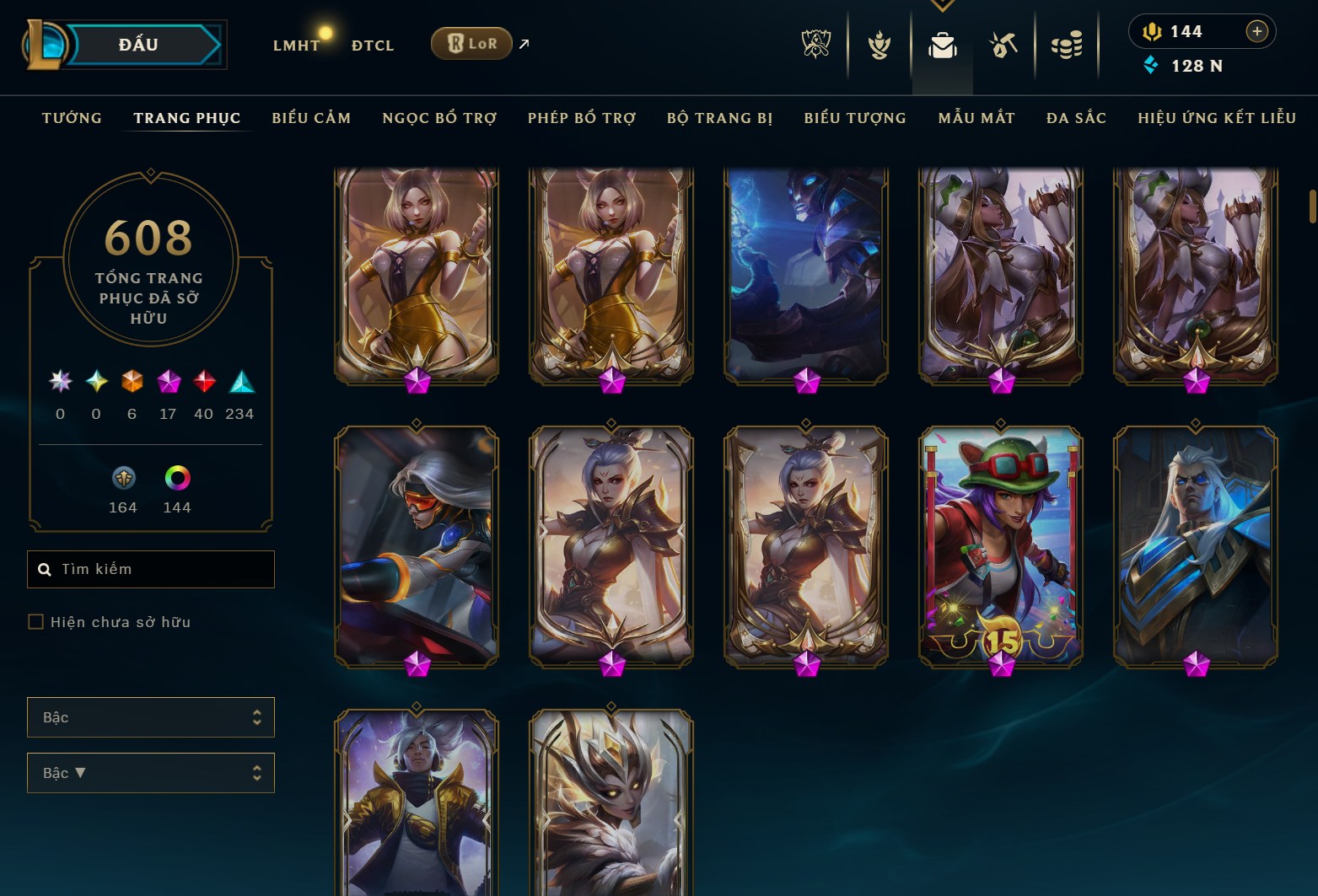This screenshot has height=896, width=1318.
Task: Select the epic red gem rarity filter icon
Action: [x=203, y=382]
